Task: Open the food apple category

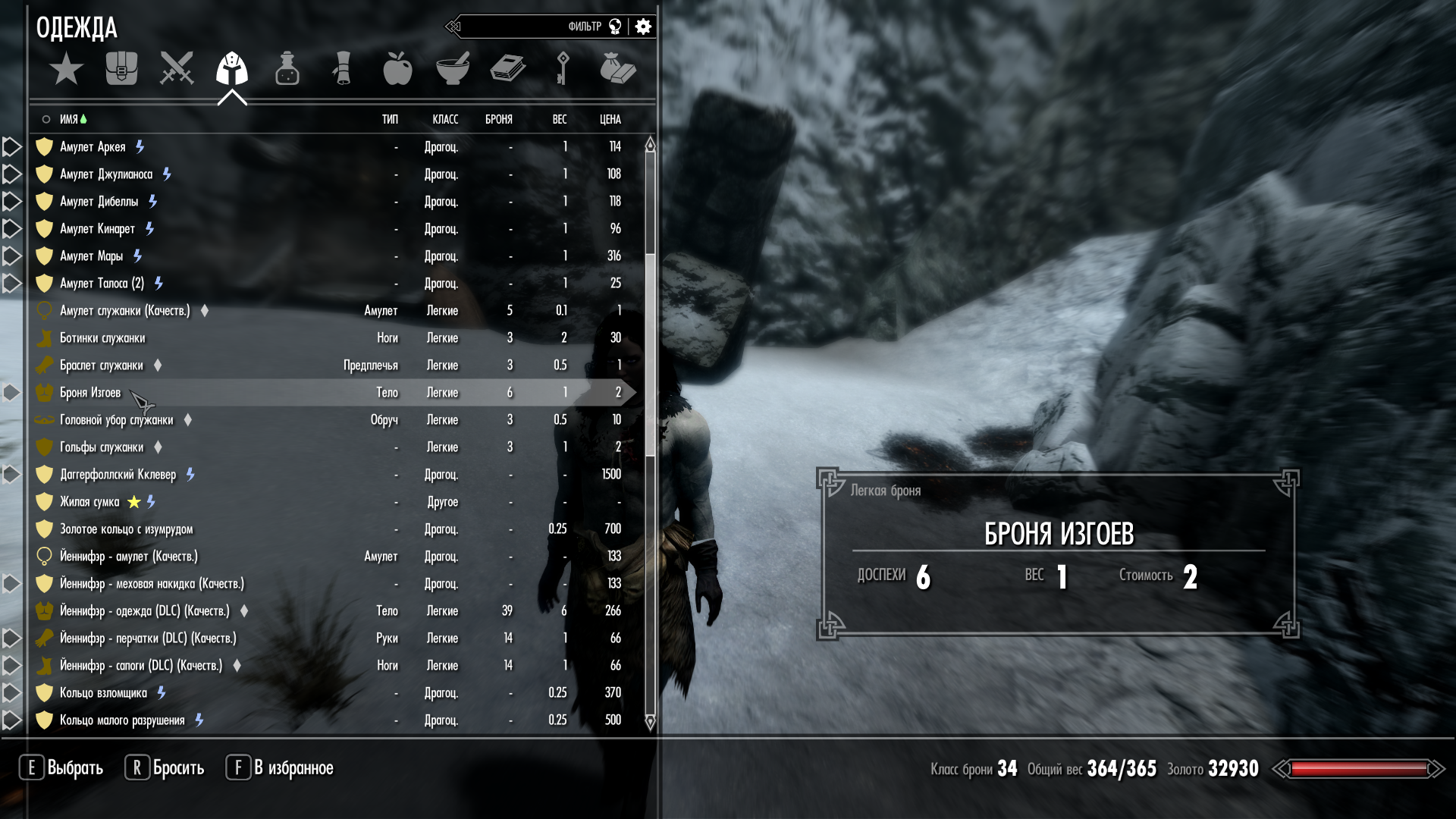Action: 397,69
